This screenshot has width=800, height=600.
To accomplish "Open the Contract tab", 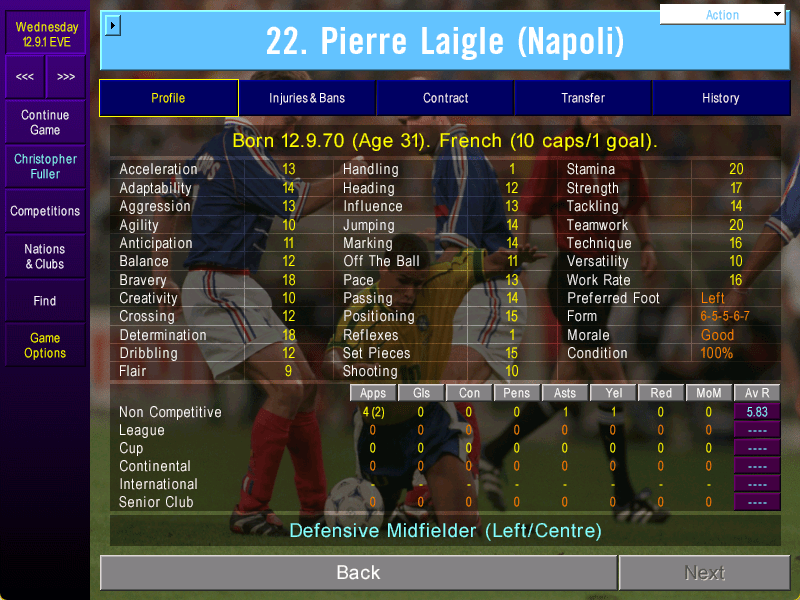I will tap(445, 98).
